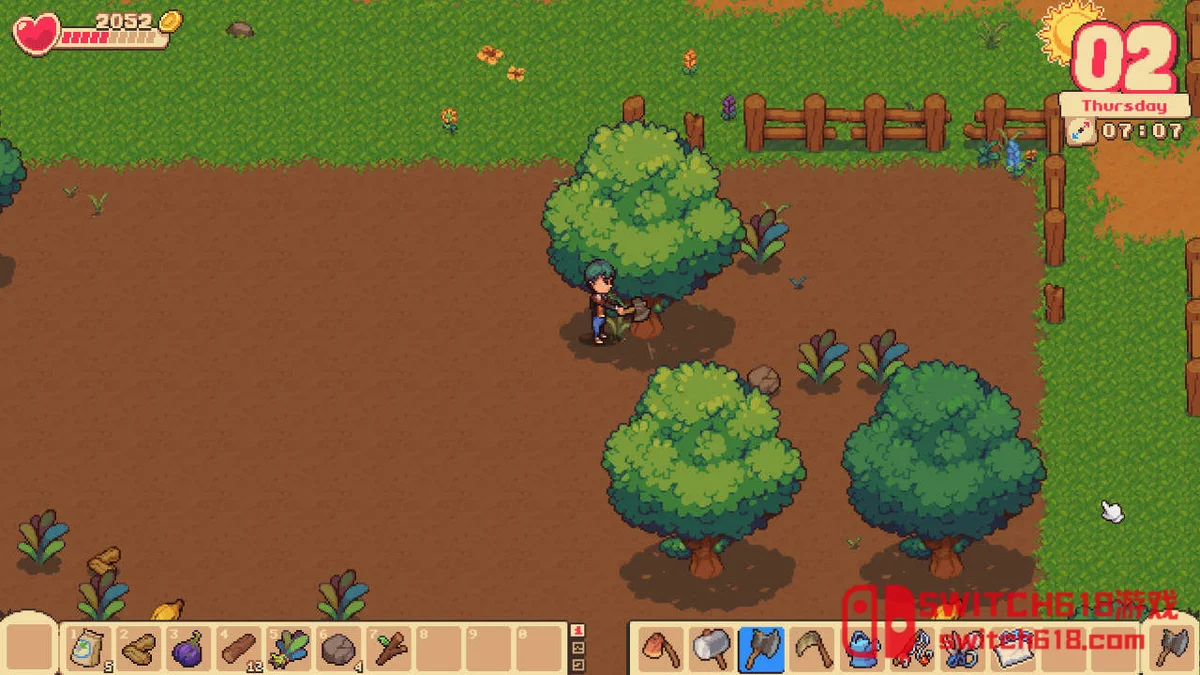
Task: Click the equipped axe slot at toolbar end
Action: (1171, 647)
